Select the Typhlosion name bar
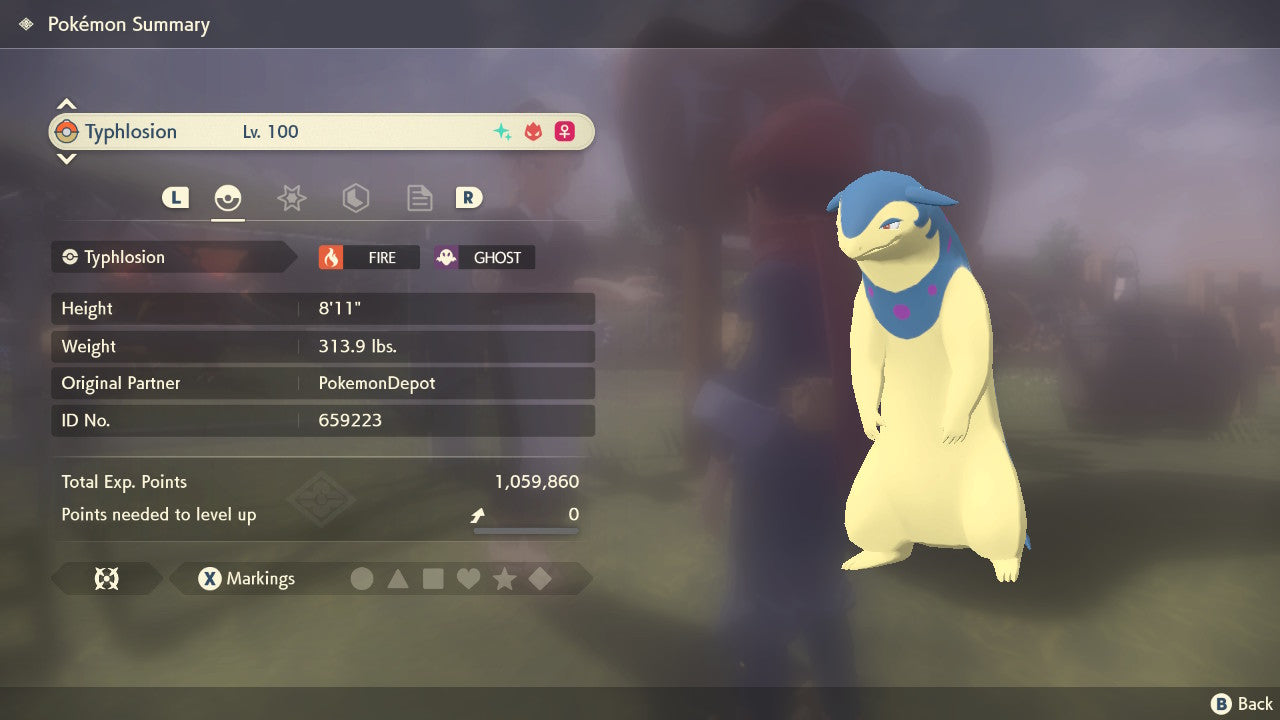Screen dimensions: 1280x720 tap(320, 132)
